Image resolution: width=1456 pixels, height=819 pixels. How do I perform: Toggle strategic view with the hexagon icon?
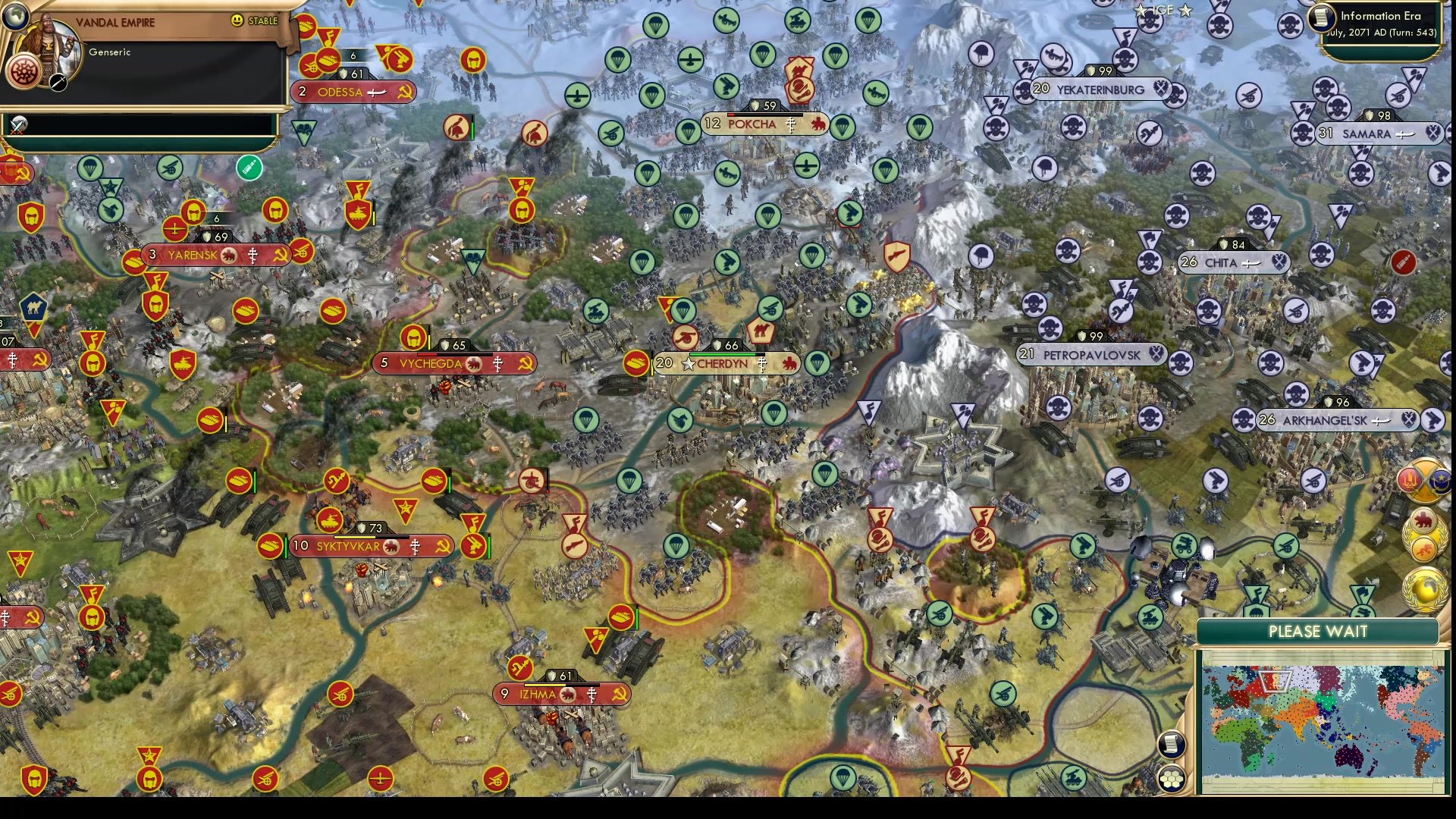1172,779
